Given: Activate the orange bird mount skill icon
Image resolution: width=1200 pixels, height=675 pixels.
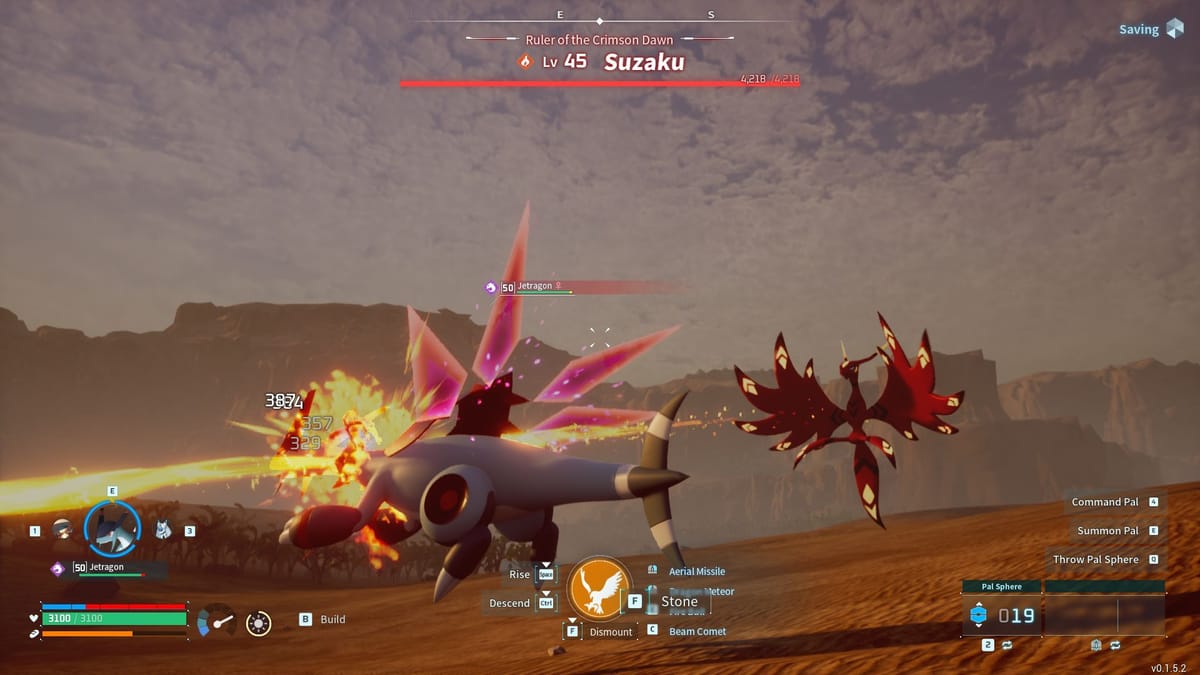Looking at the screenshot, I should 599,588.
